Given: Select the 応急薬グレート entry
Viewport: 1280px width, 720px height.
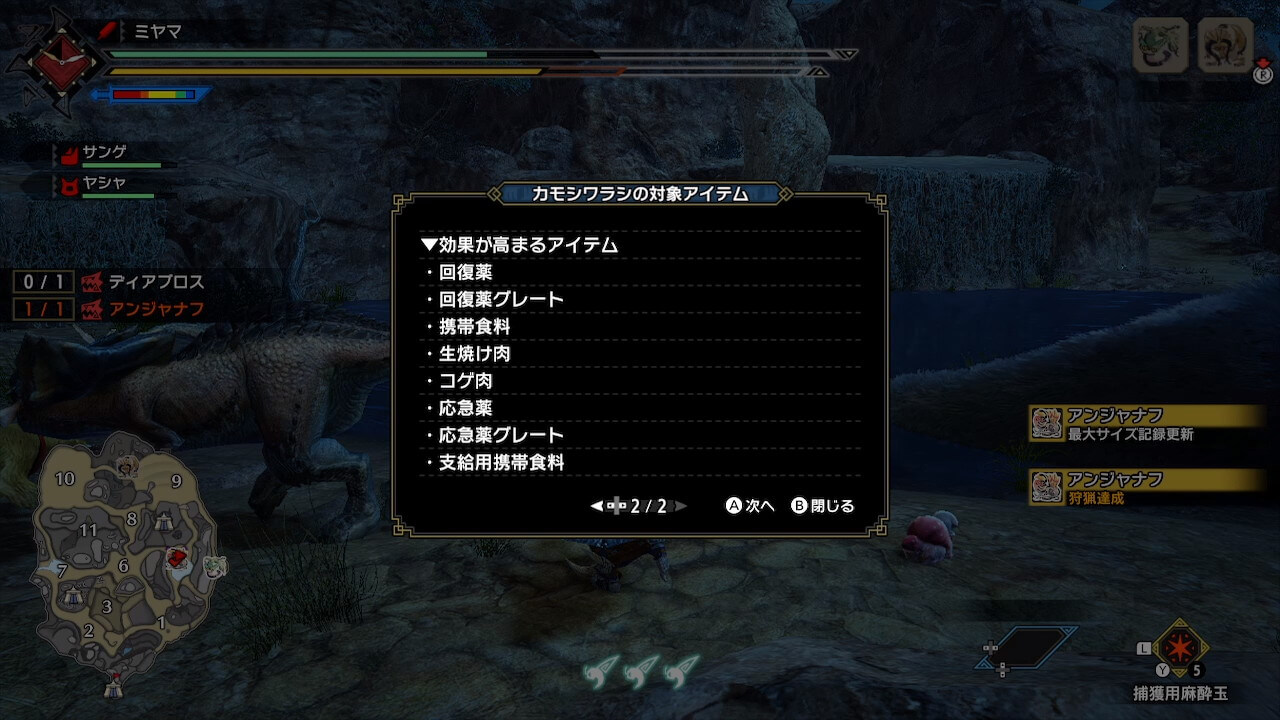Looking at the screenshot, I should (x=501, y=435).
